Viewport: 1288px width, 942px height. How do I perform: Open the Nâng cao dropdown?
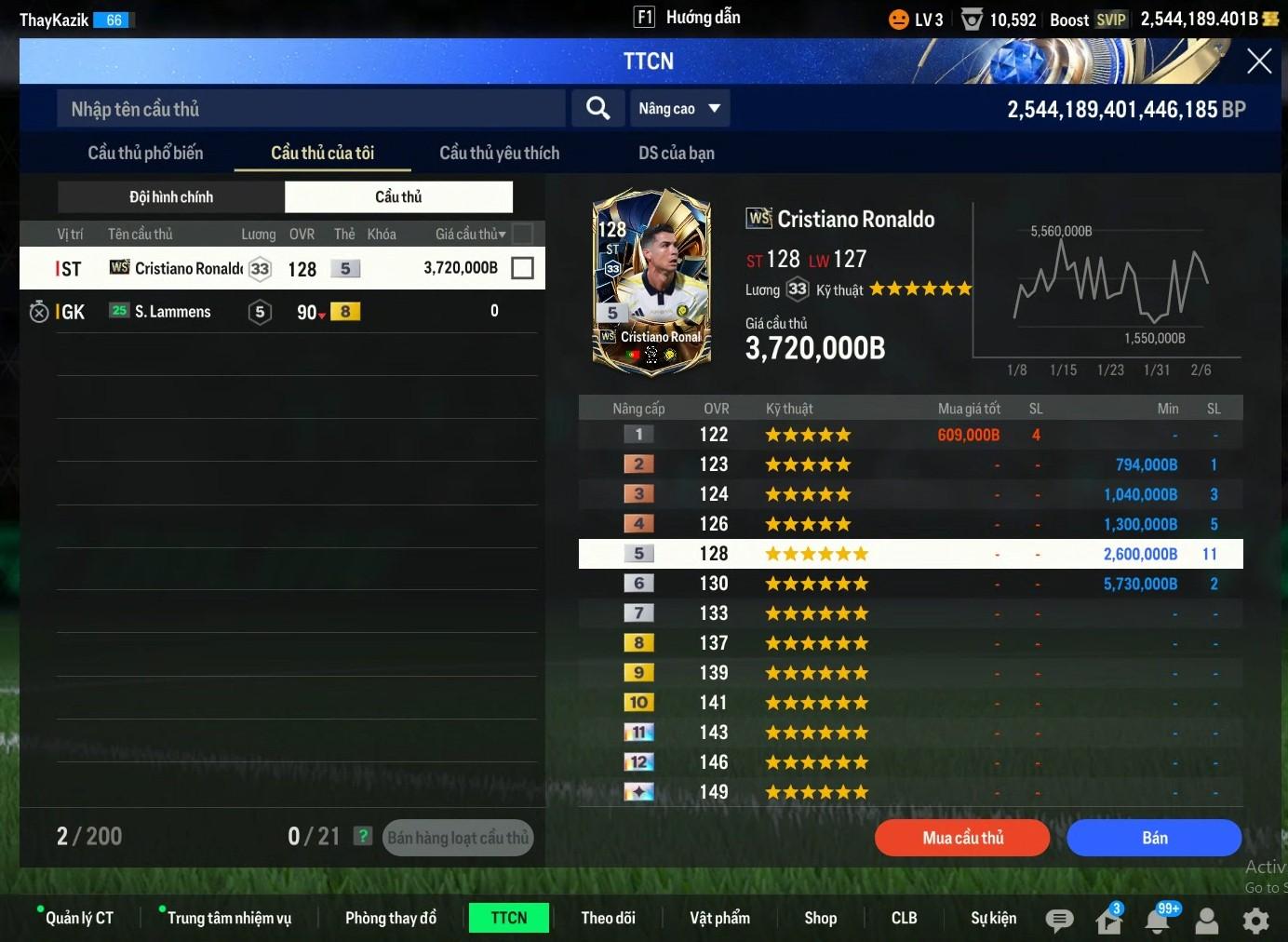tap(679, 109)
